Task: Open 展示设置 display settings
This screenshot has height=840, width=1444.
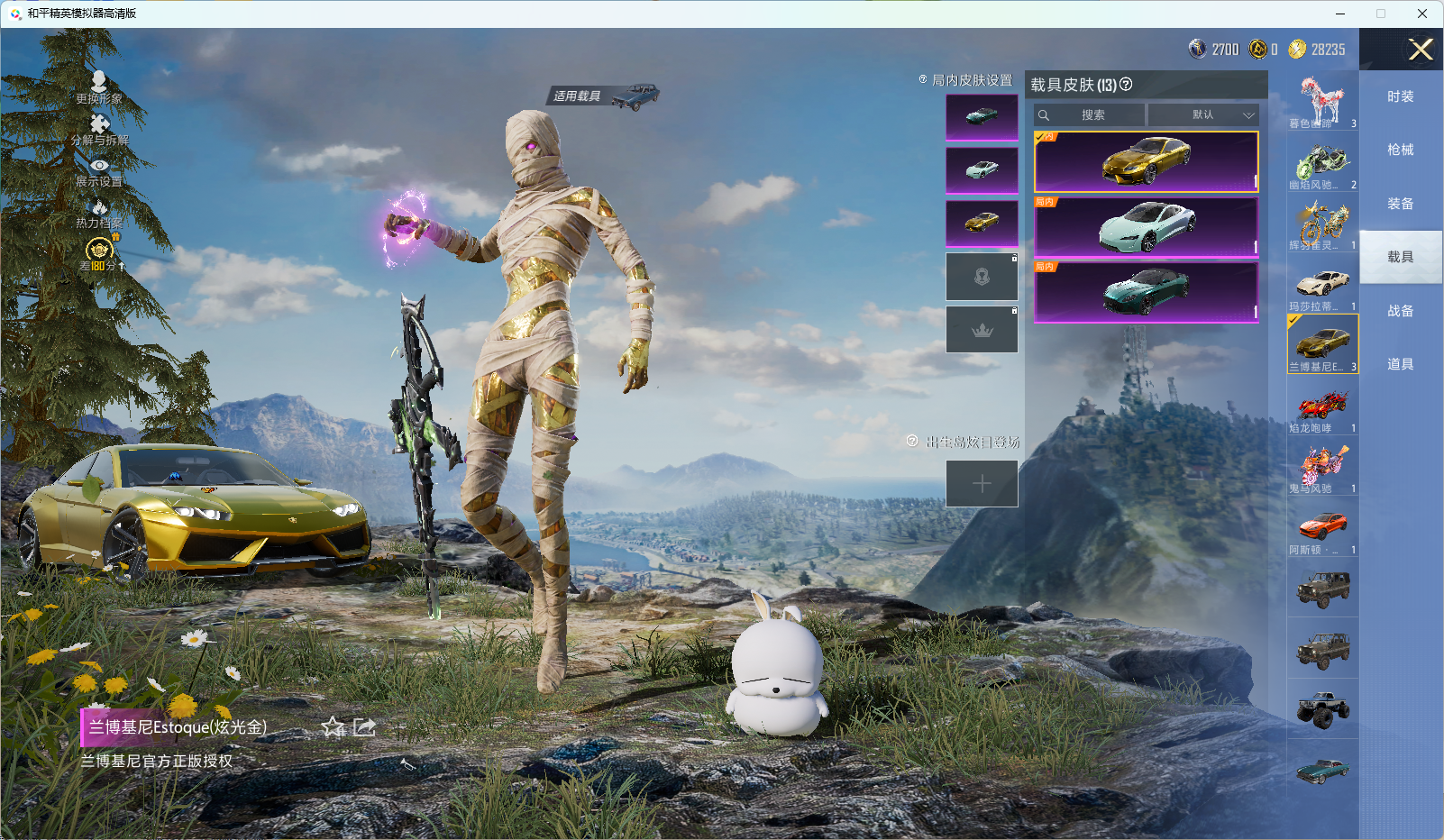Action: (99, 172)
